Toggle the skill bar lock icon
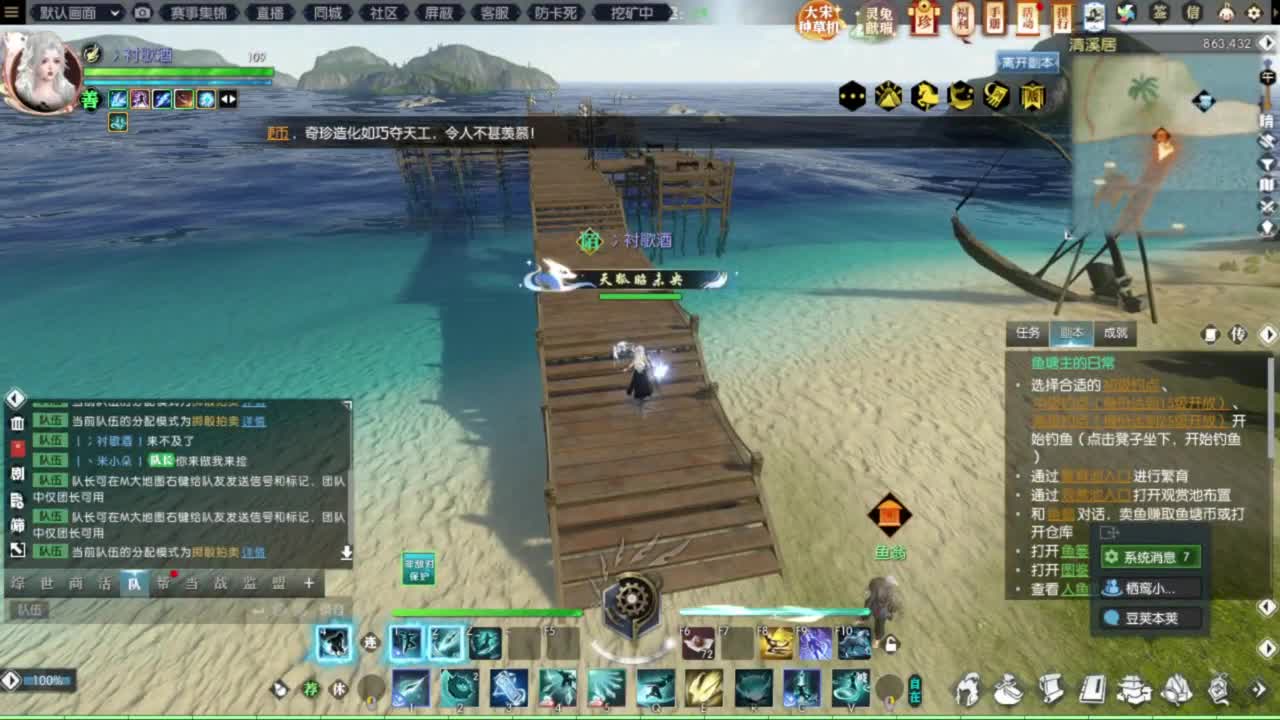This screenshot has width=1280, height=720. (890, 643)
